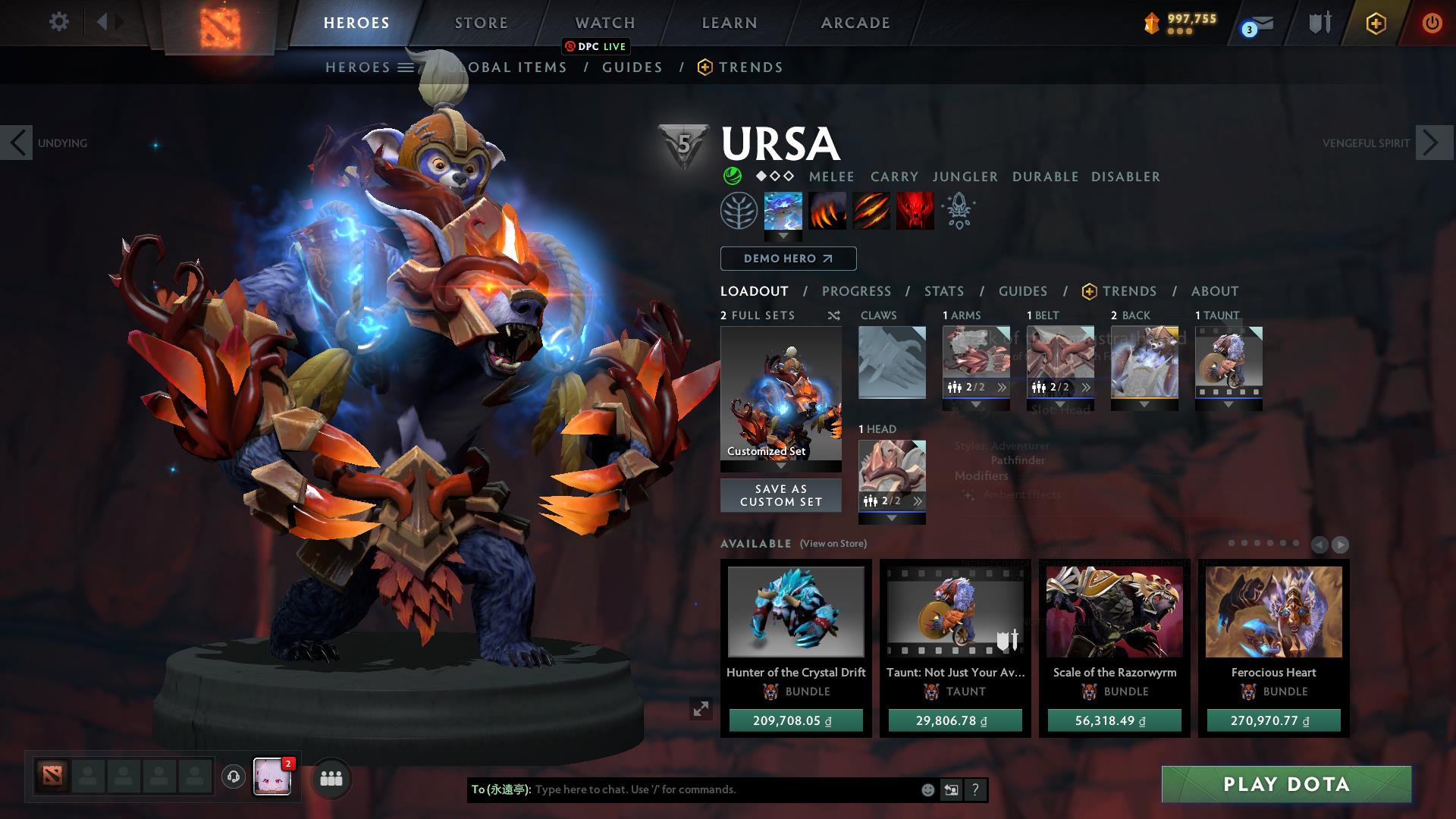Open the gold Dota Plus icon

[x=1376, y=23]
